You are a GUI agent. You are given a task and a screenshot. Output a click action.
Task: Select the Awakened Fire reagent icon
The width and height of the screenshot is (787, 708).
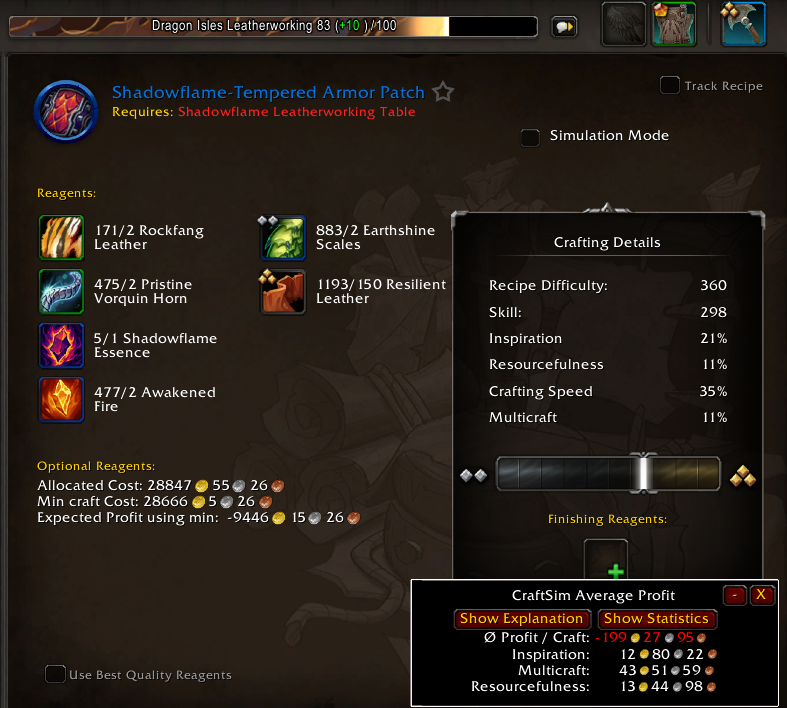click(61, 399)
